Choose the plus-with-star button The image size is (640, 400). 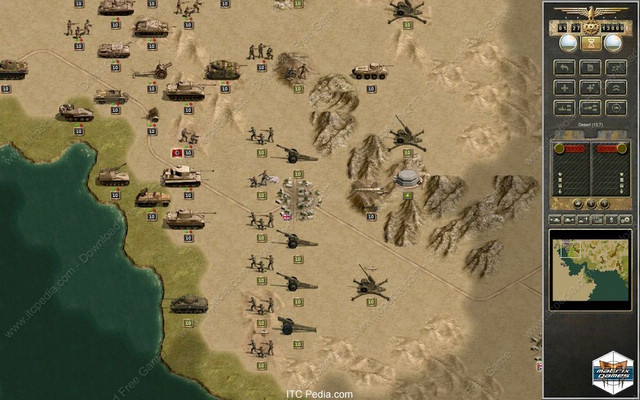coord(590,87)
